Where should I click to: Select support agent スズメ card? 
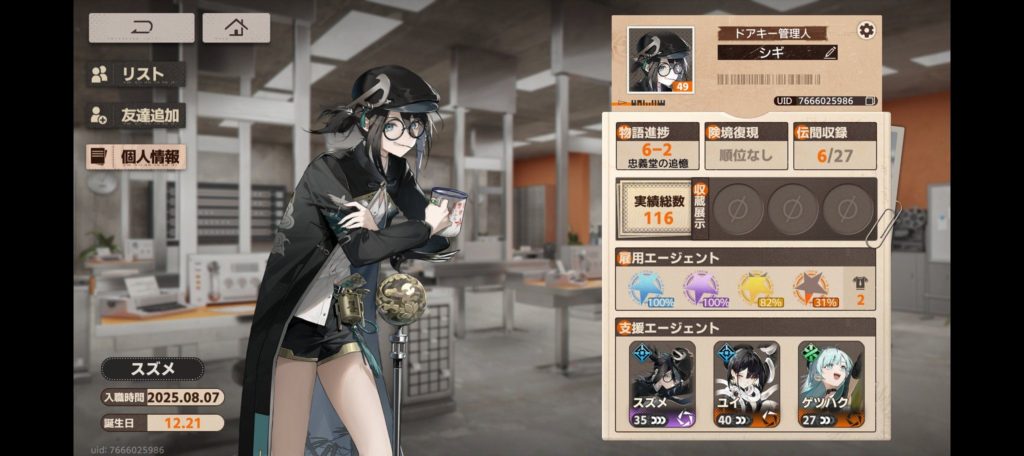tap(663, 385)
